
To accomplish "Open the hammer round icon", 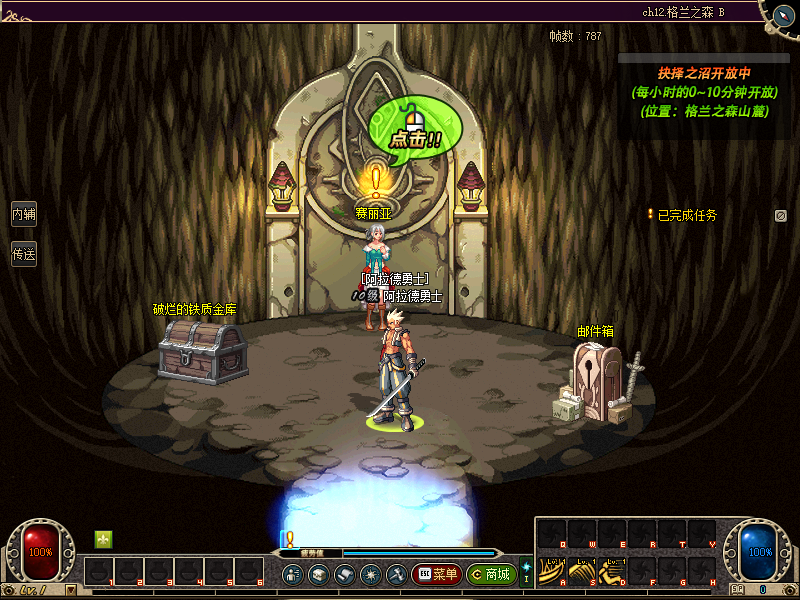I will point(396,574).
